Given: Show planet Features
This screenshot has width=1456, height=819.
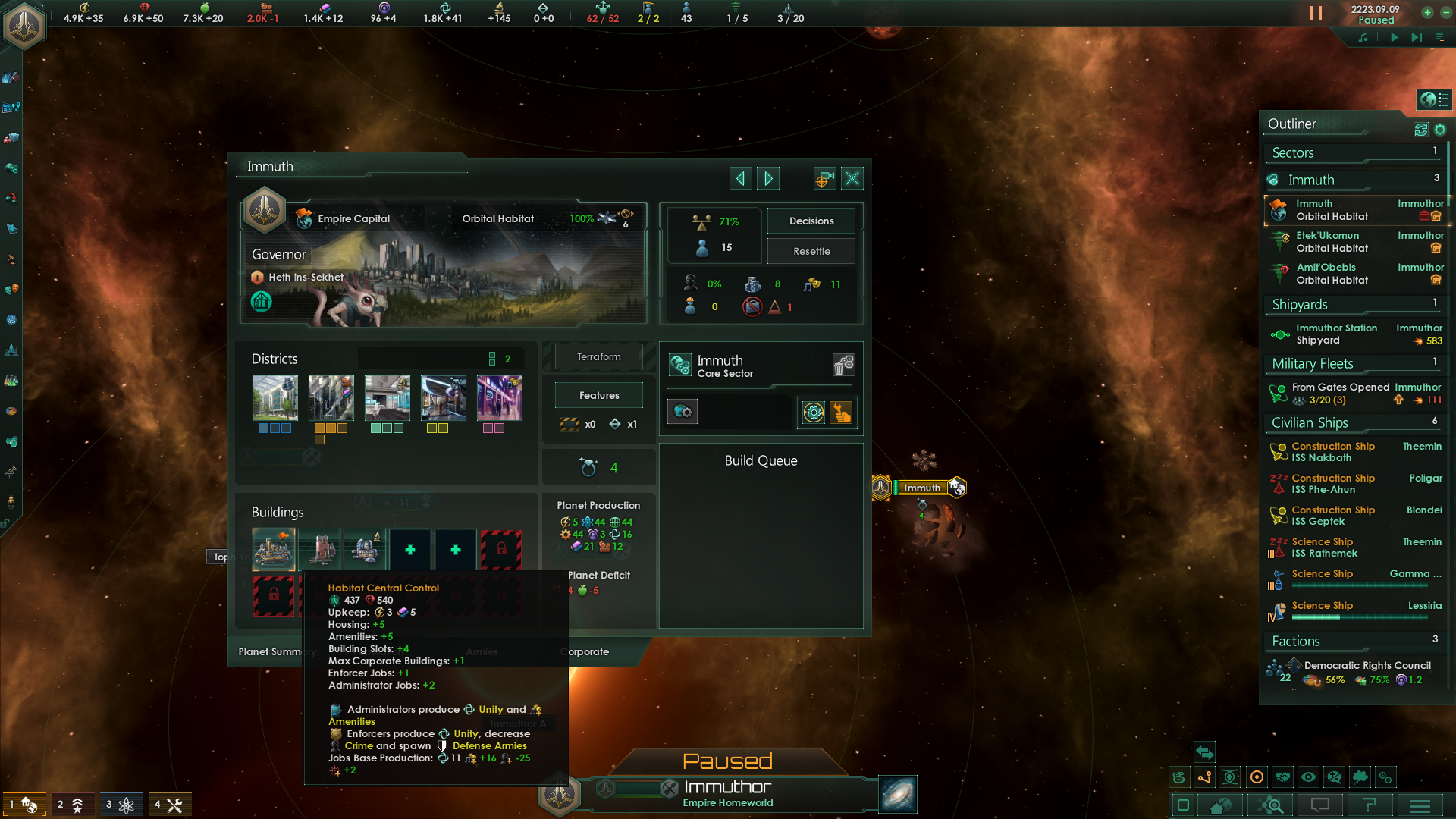Looking at the screenshot, I should tap(598, 395).
